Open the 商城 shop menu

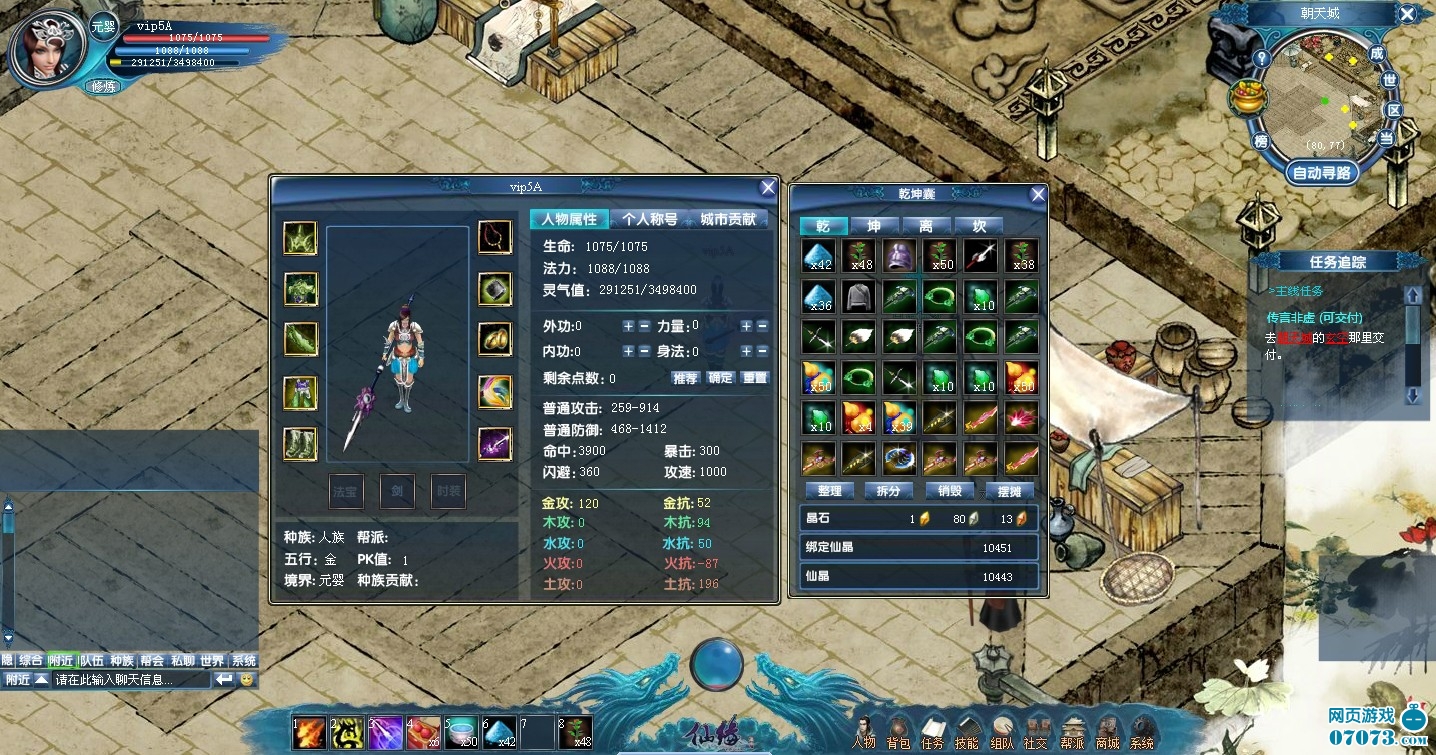[1107, 733]
